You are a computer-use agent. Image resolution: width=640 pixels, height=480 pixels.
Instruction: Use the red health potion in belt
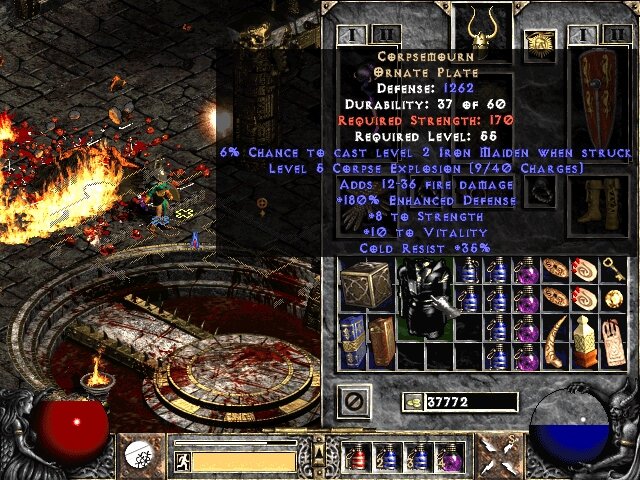point(356,458)
